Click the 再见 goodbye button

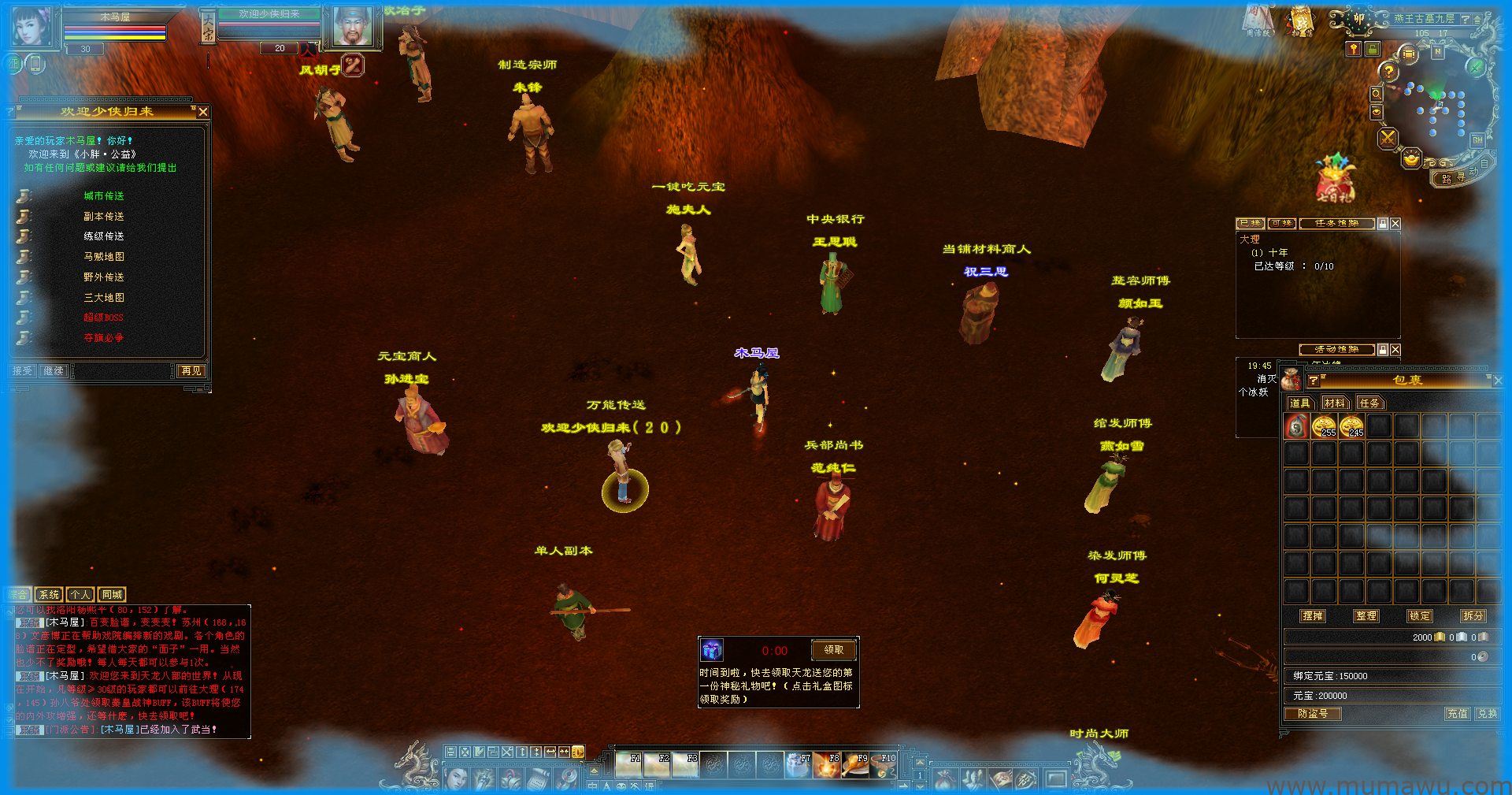click(191, 371)
